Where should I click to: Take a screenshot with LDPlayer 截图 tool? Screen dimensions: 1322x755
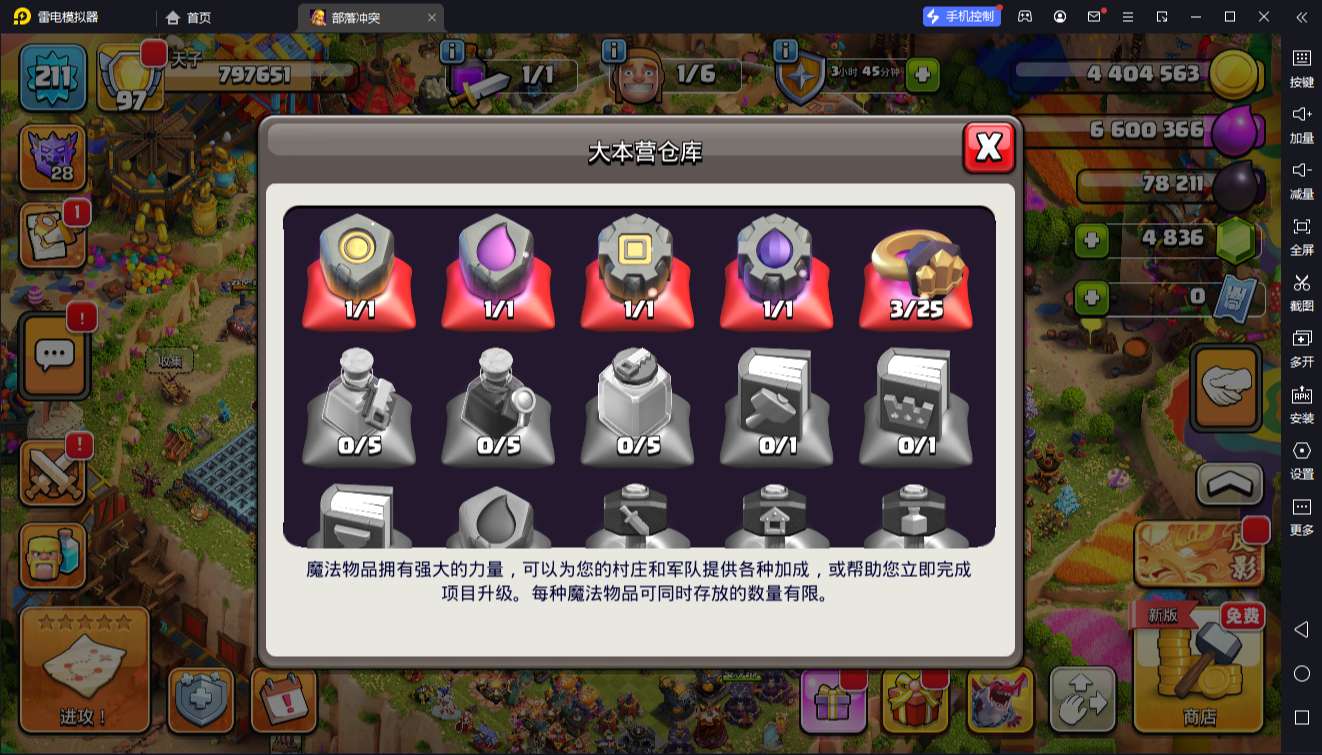tap(1302, 290)
